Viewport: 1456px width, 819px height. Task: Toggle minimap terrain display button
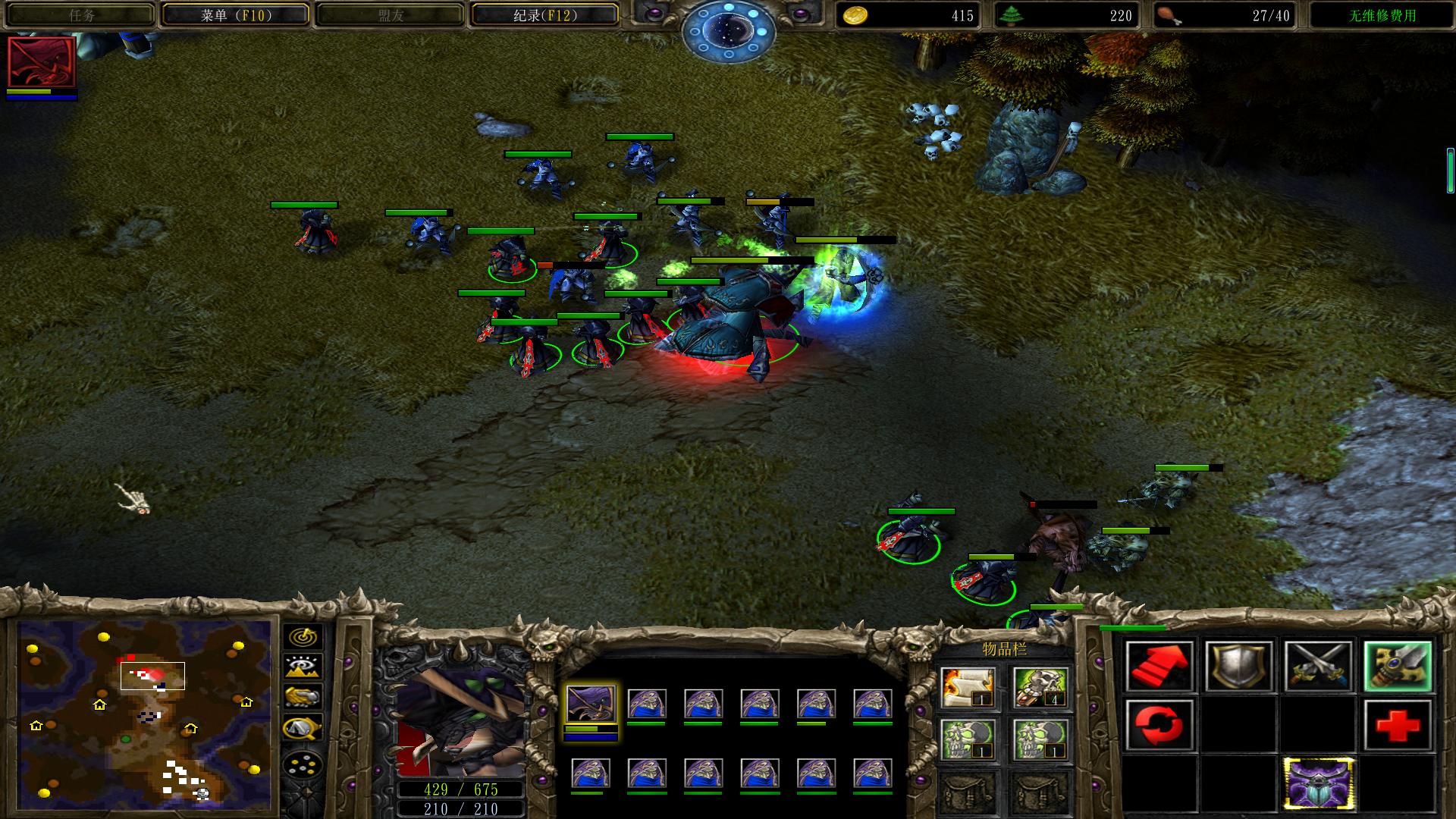click(303, 667)
